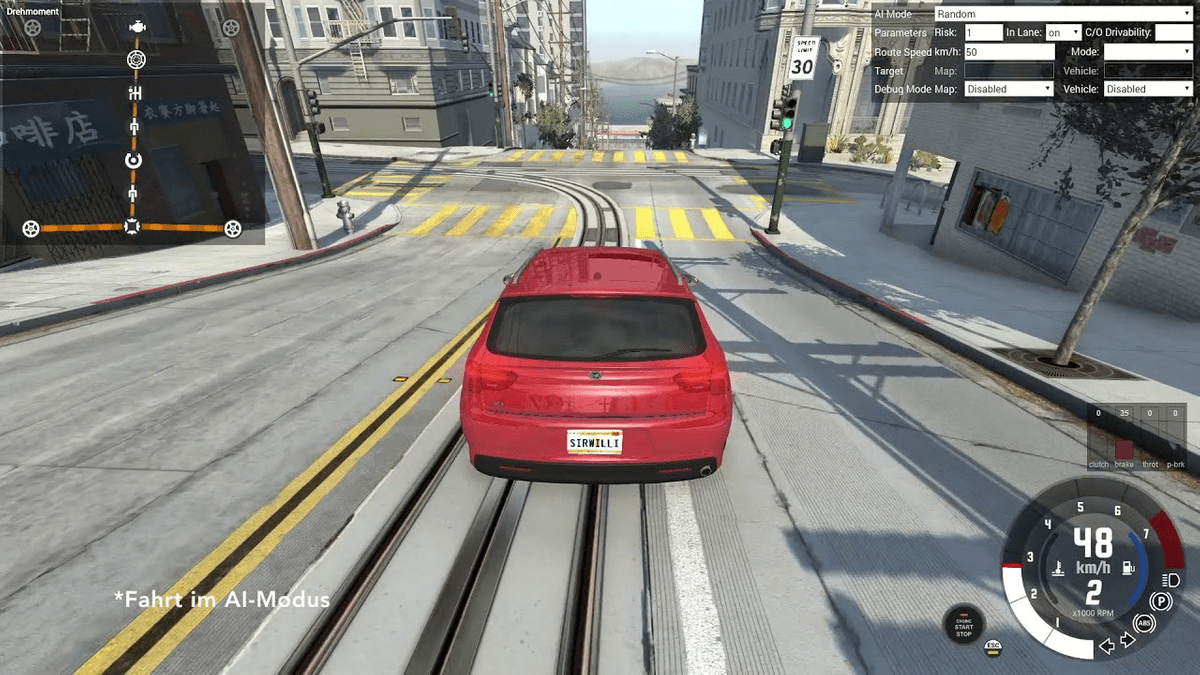Toggle the ESC stability control icon
Image resolution: width=1200 pixels, height=675 pixels.
(993, 646)
